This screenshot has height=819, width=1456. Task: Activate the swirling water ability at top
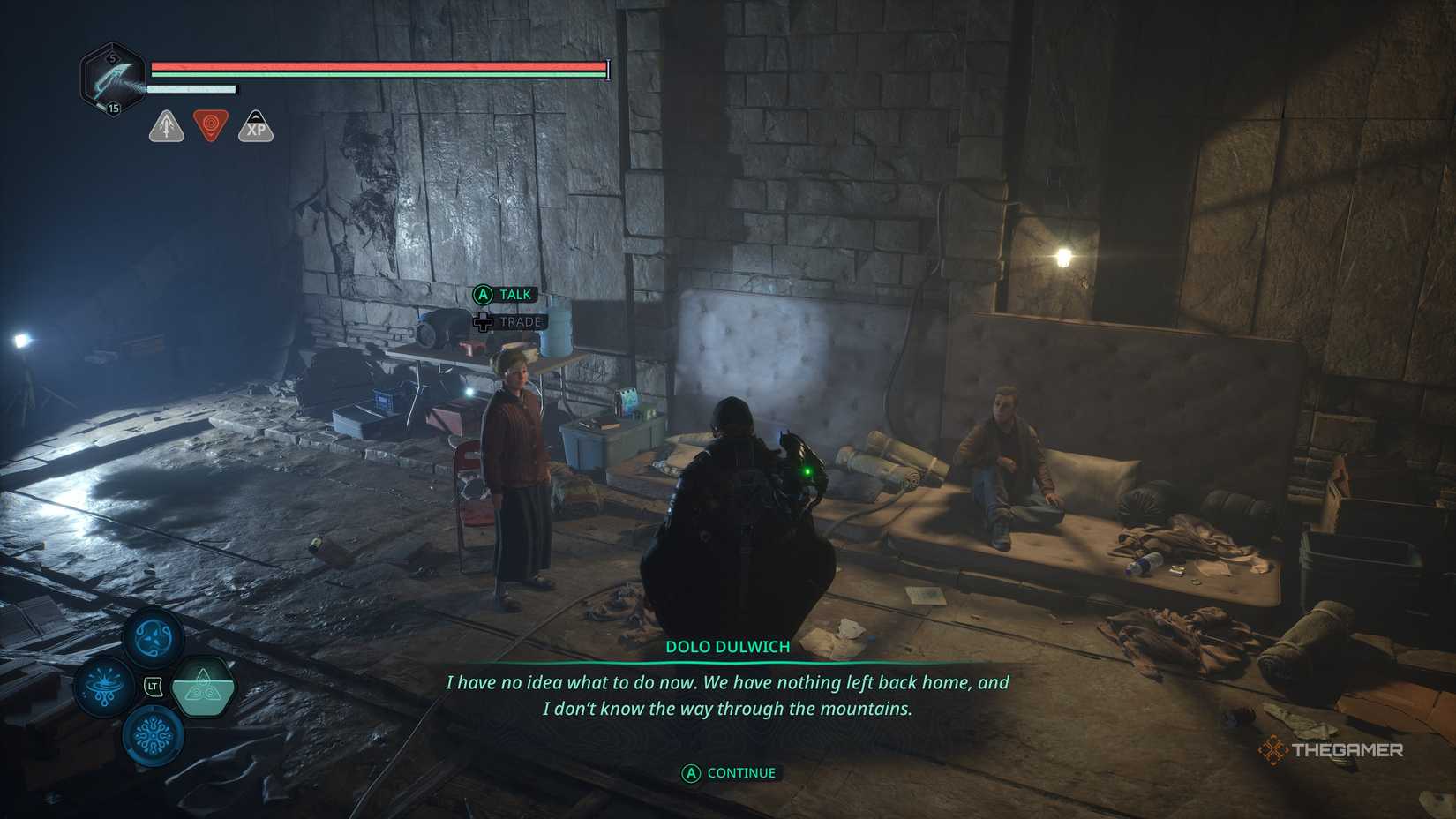(x=154, y=636)
